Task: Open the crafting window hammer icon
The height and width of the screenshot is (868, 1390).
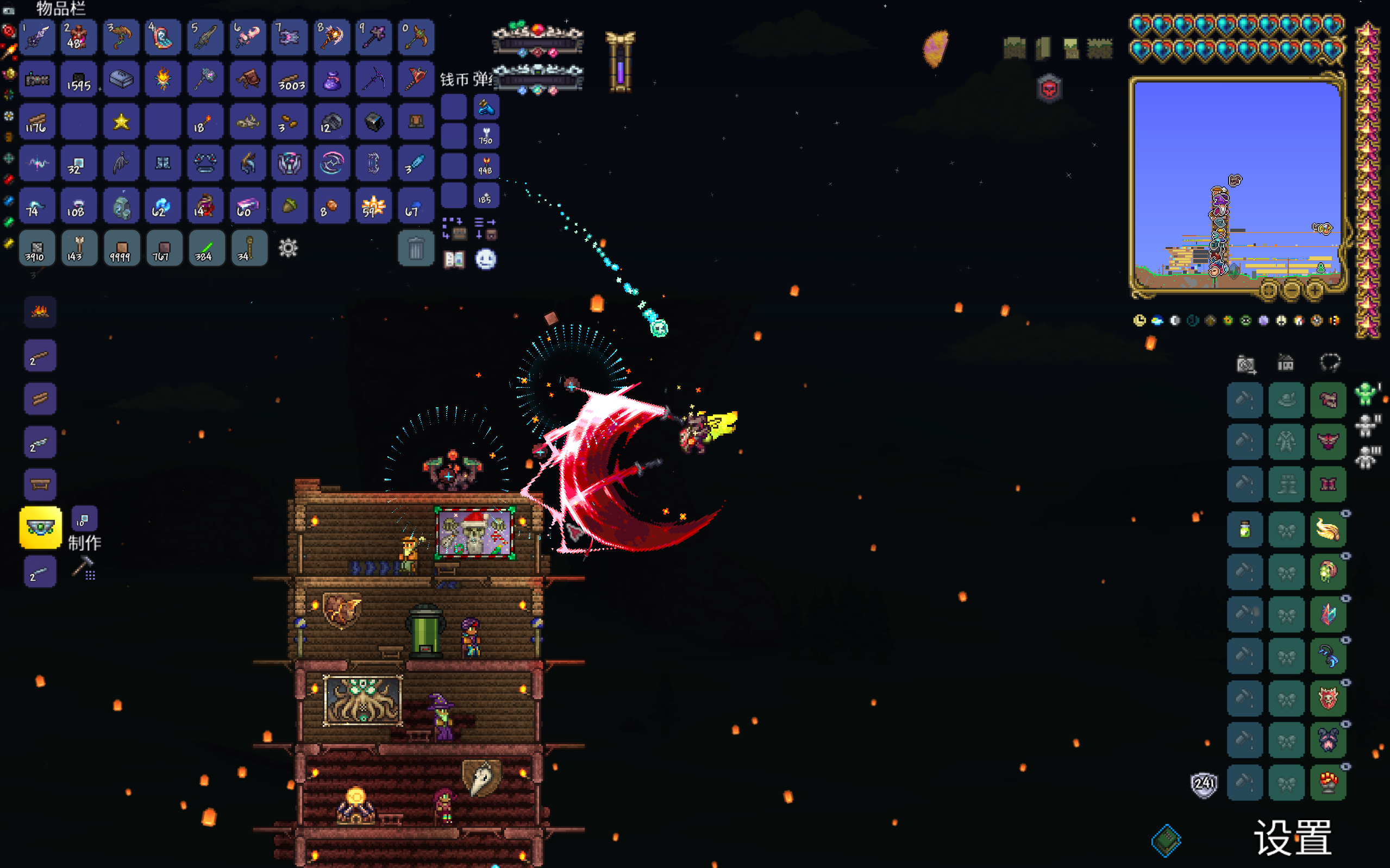Action: (x=84, y=568)
